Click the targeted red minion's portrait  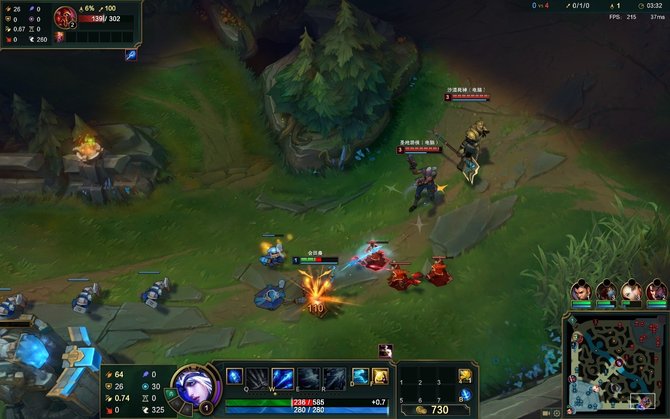[x=66, y=17]
